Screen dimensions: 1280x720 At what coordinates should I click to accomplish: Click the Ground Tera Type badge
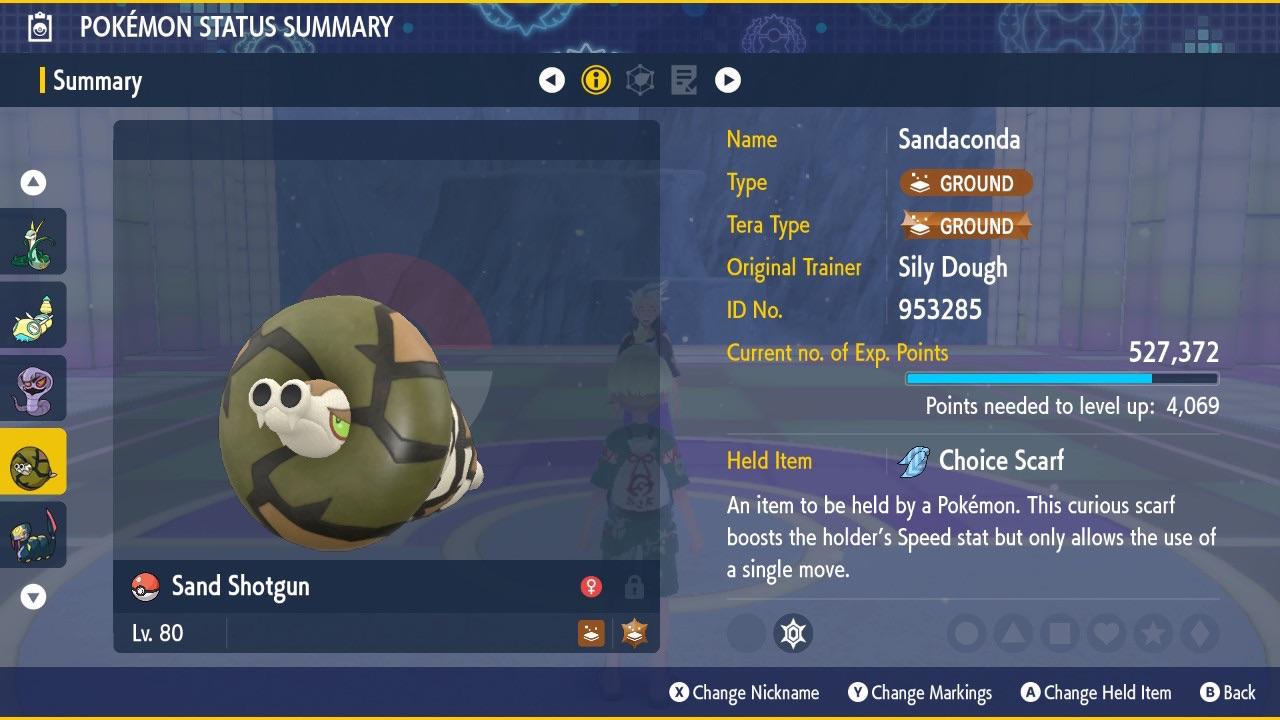[965, 226]
